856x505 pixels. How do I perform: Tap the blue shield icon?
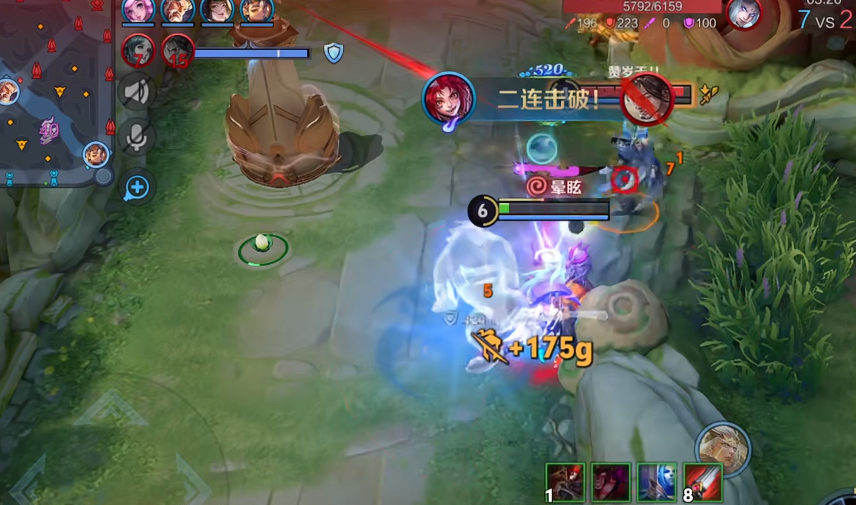coord(334,52)
